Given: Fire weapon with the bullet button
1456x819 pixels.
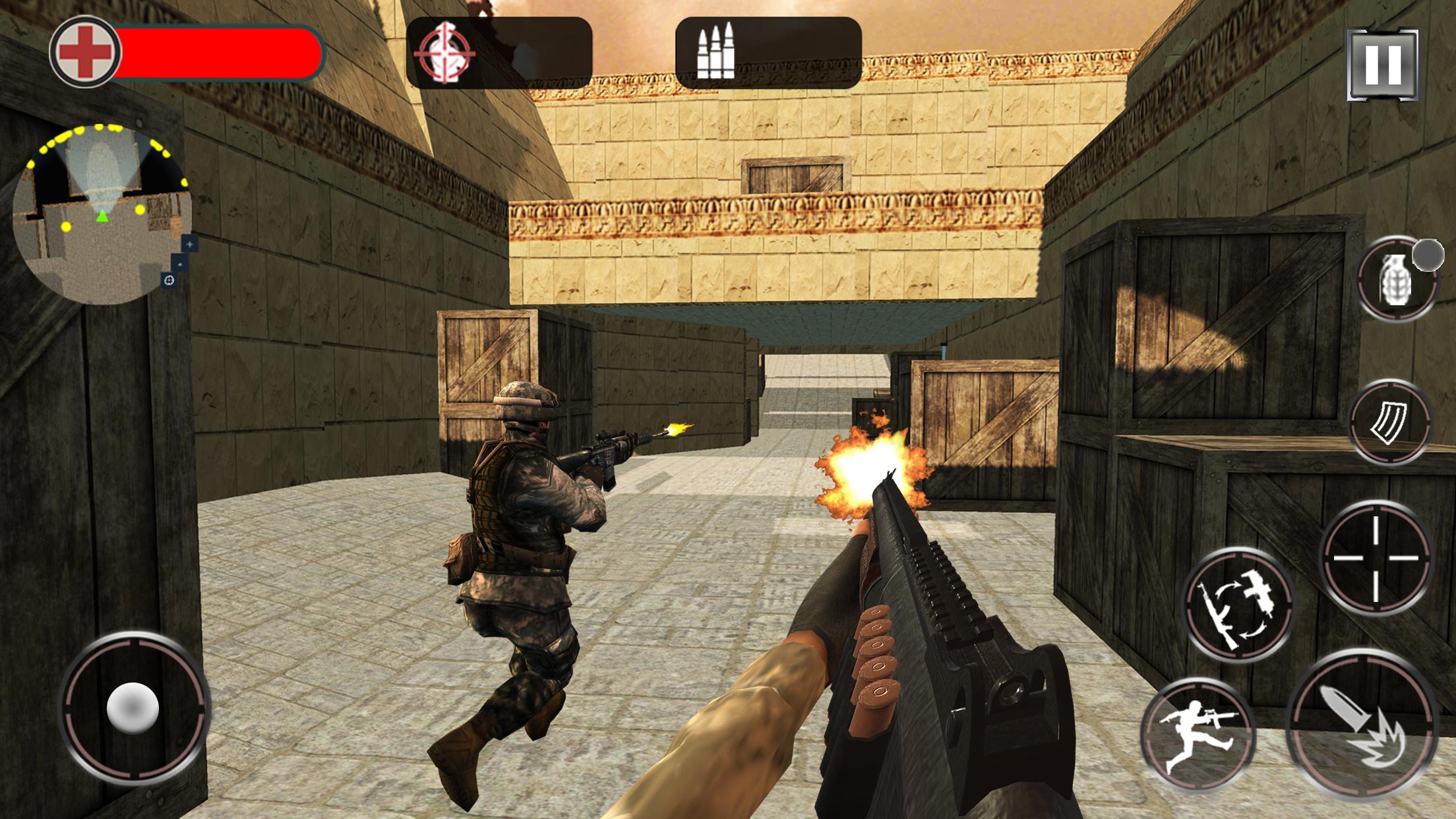Looking at the screenshot, I should 1362,724.
